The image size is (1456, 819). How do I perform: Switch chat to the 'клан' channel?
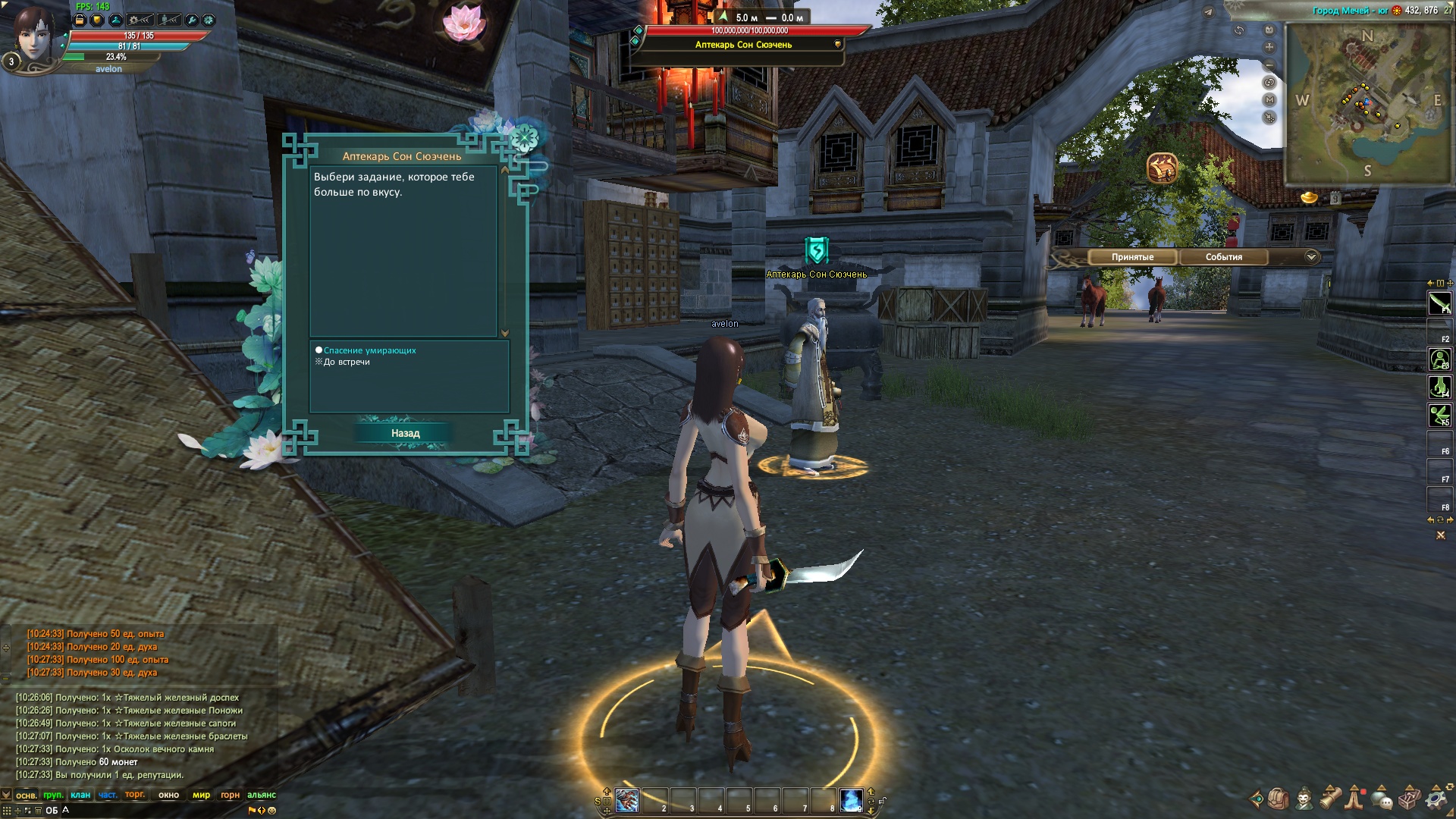coord(80,795)
